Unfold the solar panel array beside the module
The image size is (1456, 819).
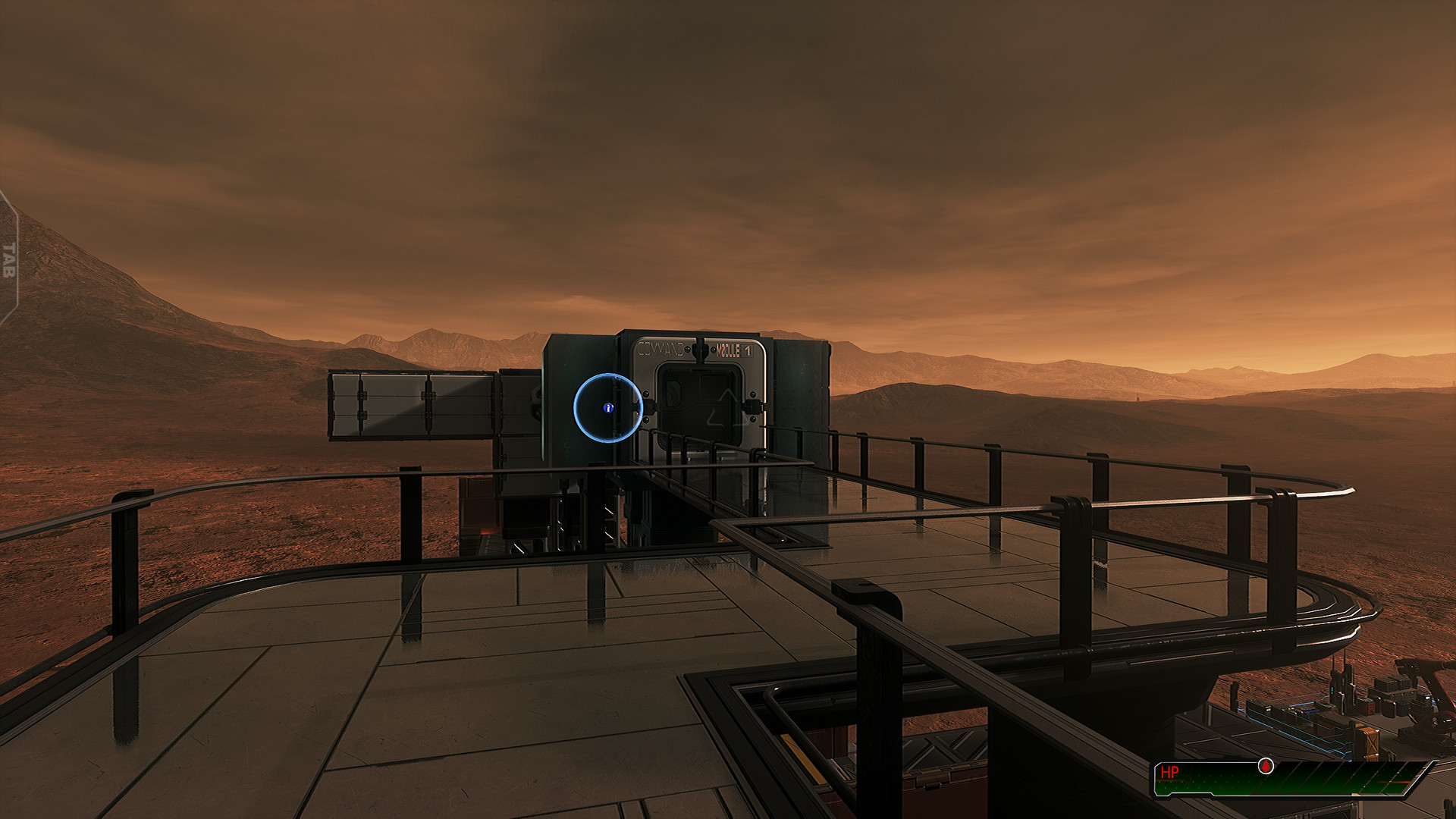[x=413, y=407]
